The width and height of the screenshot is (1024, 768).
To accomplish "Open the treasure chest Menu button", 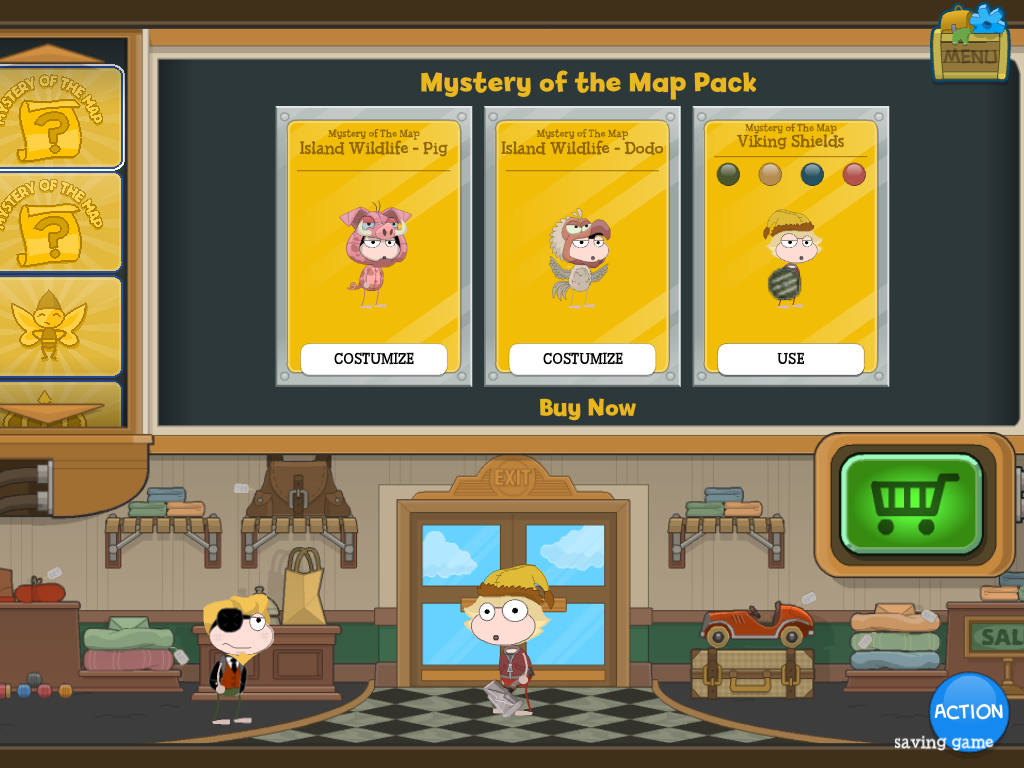I will tap(969, 45).
